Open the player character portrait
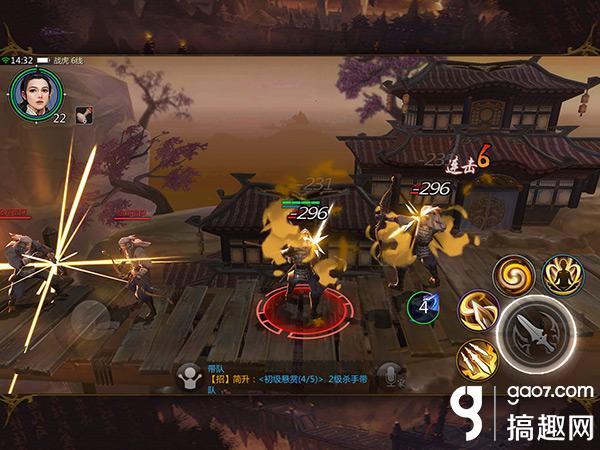Viewport: 600px width, 450px height. pos(35,92)
